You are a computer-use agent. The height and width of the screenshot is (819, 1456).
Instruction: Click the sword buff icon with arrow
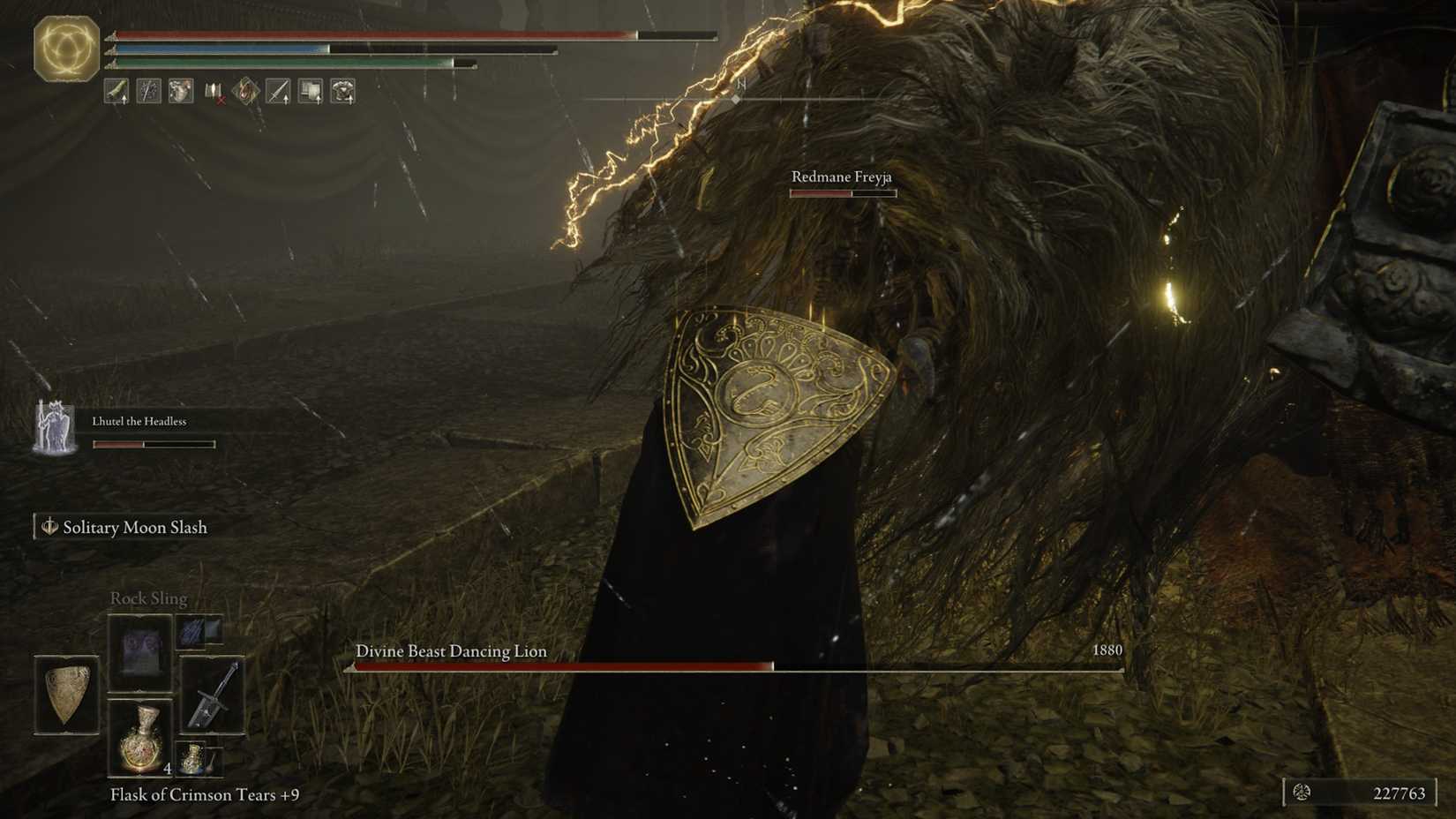pyautogui.click(x=277, y=91)
